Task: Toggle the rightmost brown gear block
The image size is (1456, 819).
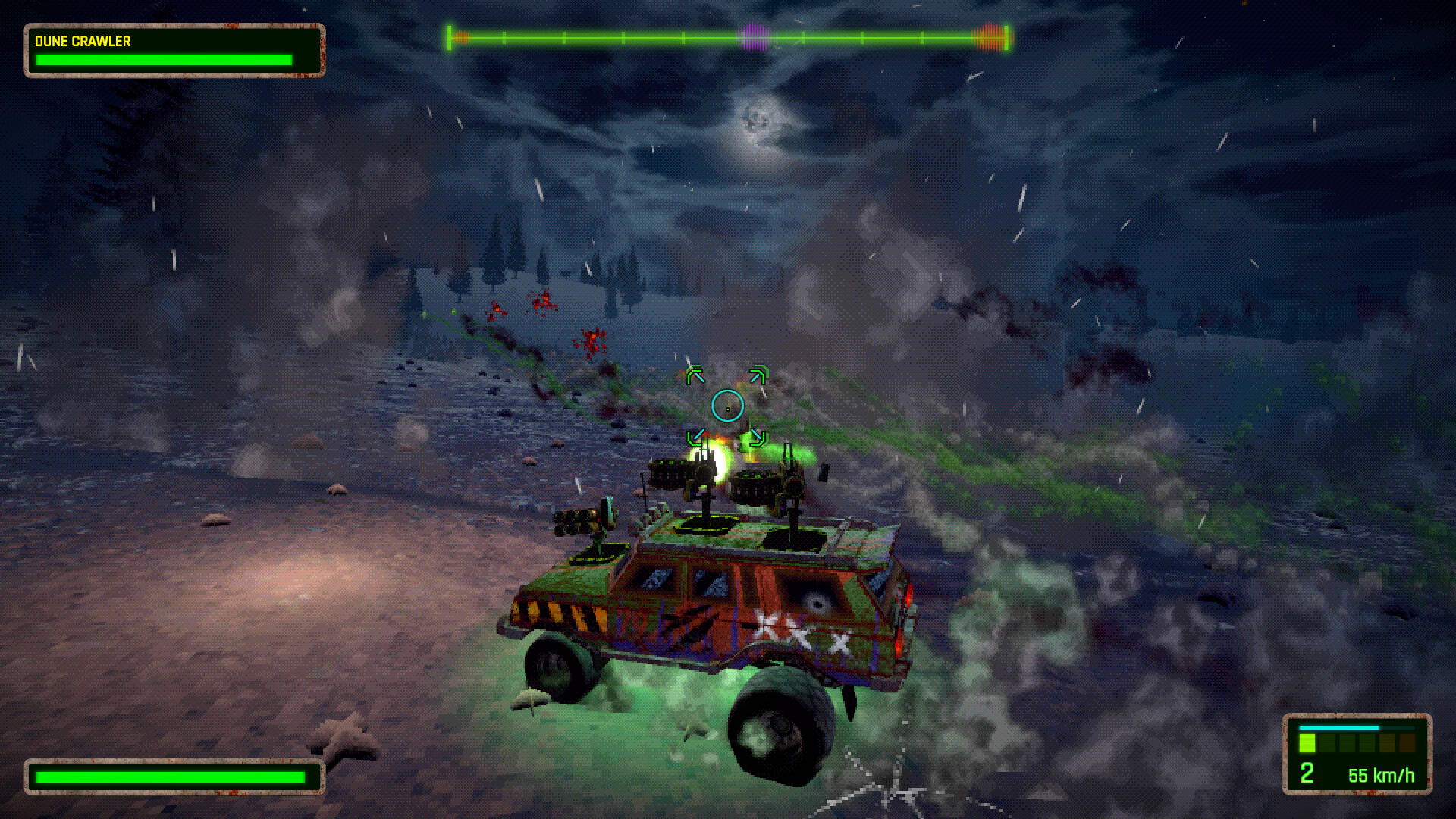Action: [1407, 743]
